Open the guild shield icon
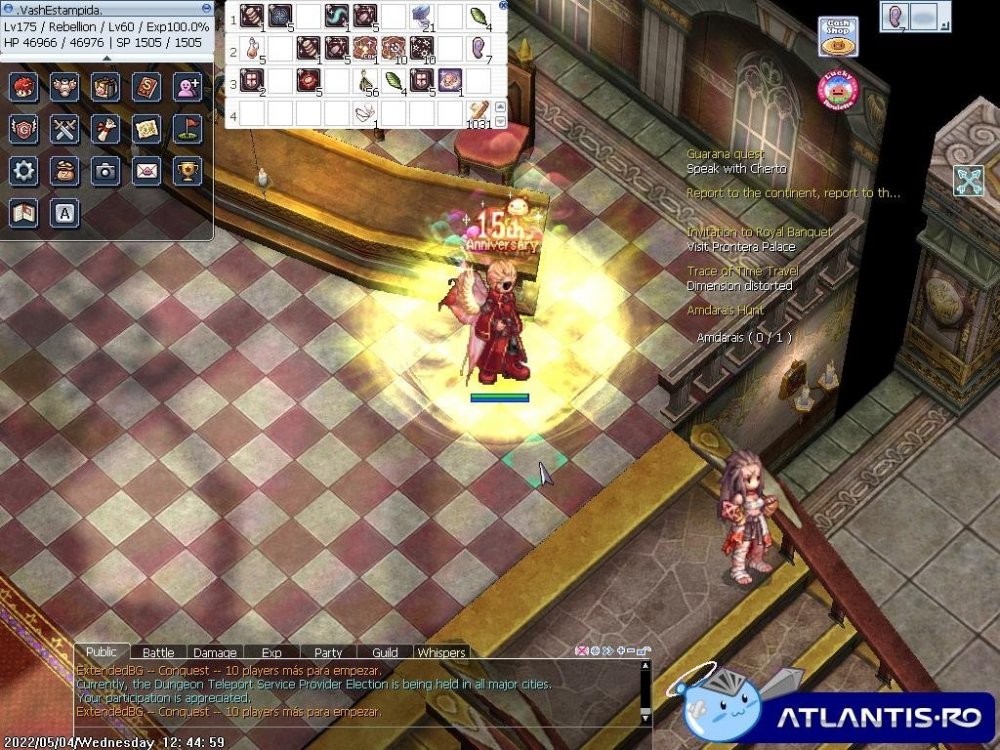 click(23, 129)
